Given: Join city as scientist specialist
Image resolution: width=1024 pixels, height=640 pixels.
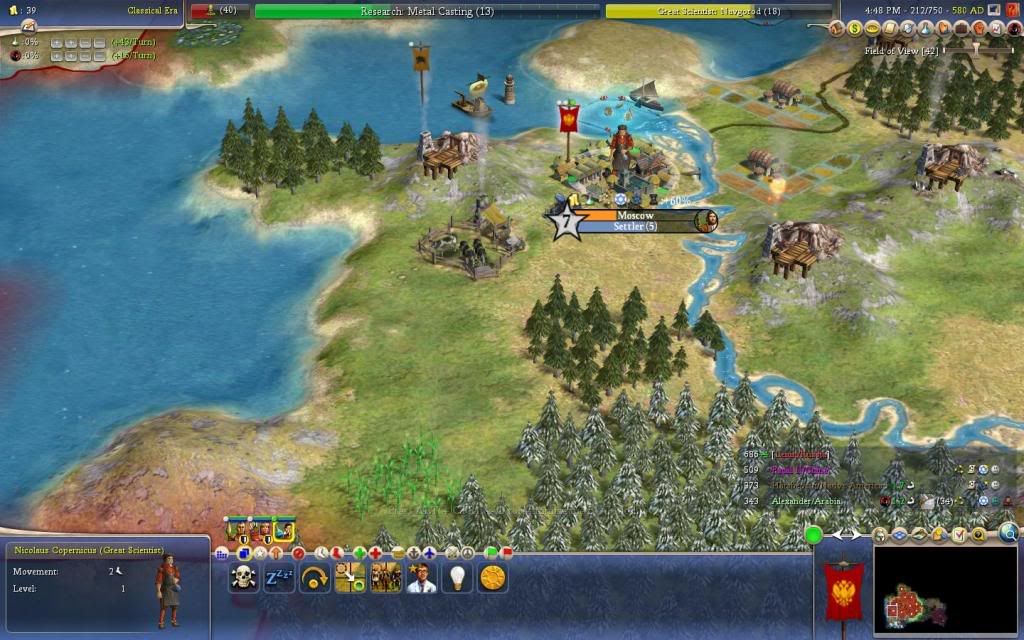Looking at the screenshot, I should point(421,577).
